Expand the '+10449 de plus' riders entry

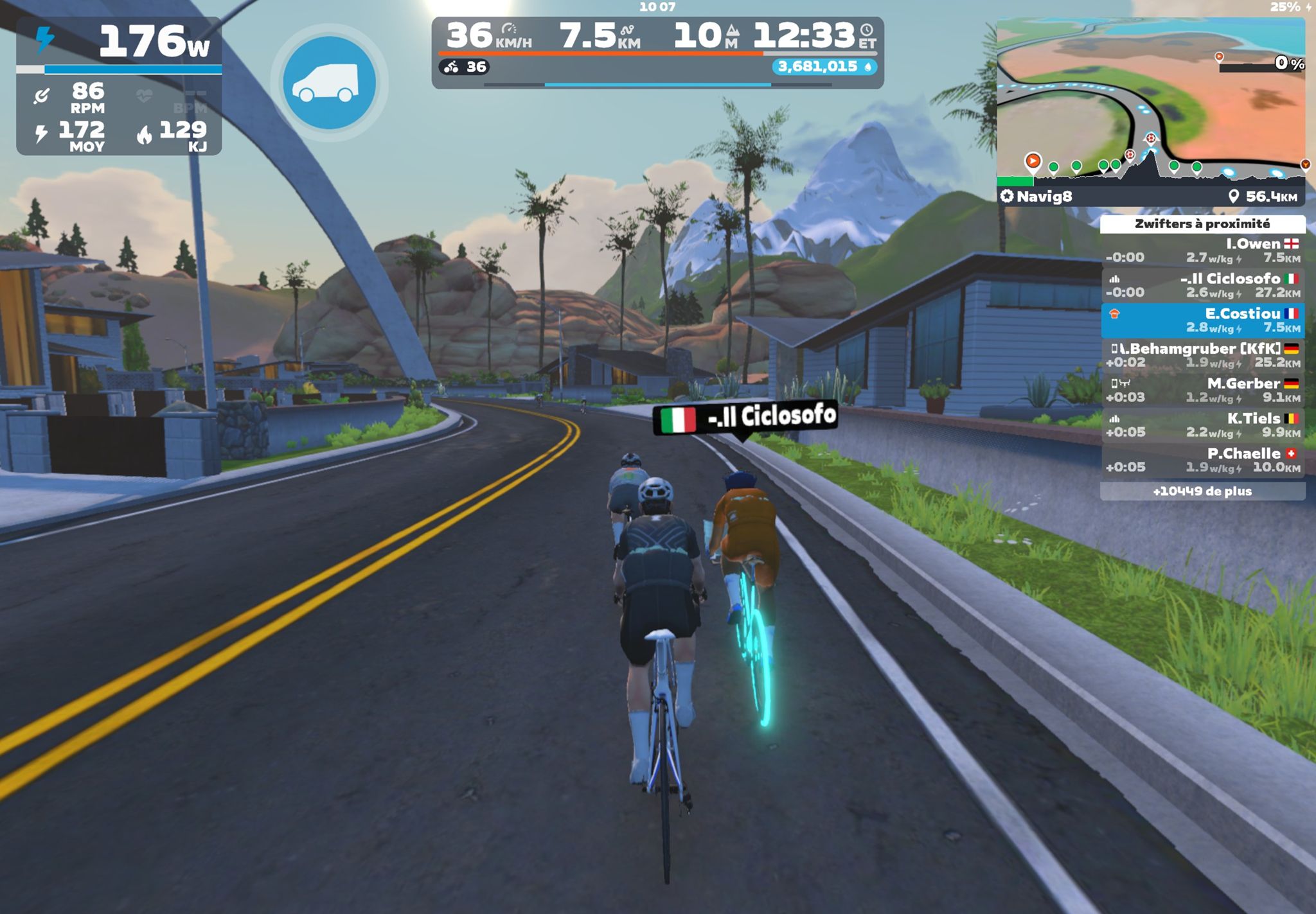(1202, 491)
